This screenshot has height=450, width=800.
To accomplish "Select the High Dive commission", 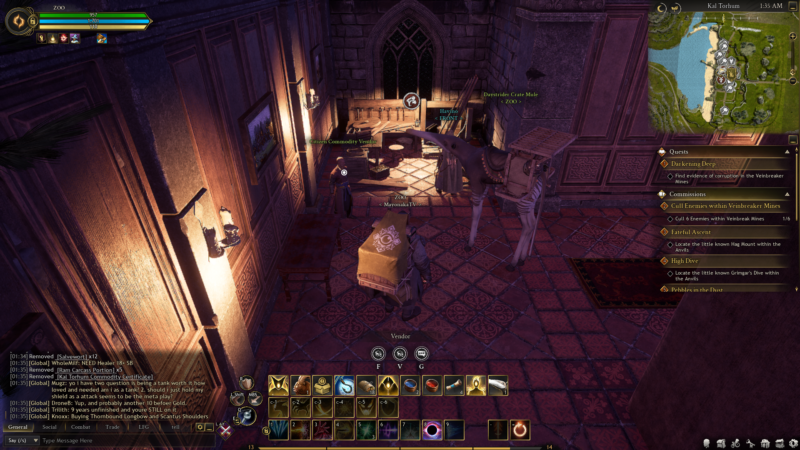I will [684, 260].
